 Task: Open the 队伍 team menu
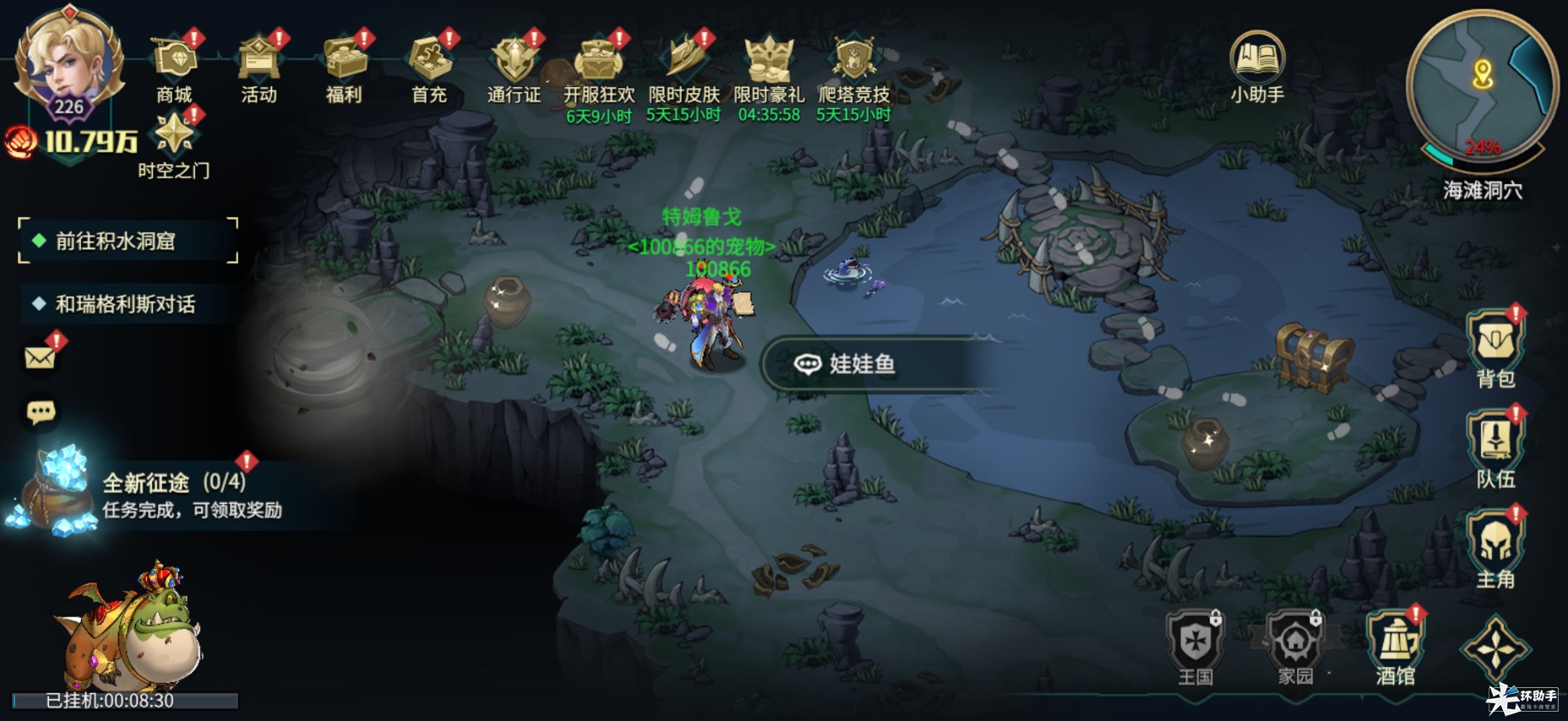[x=1495, y=448]
